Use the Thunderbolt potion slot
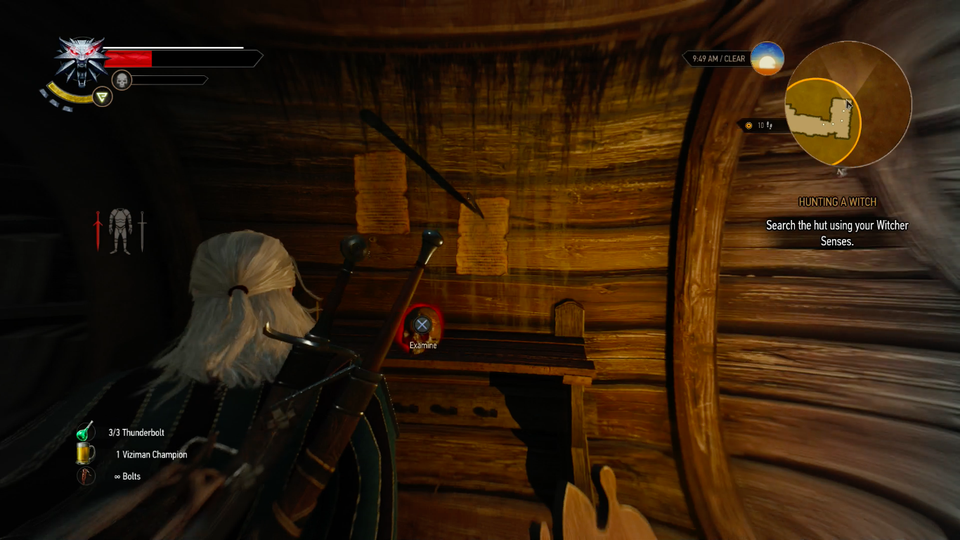This screenshot has width=960, height=540. (x=86, y=432)
